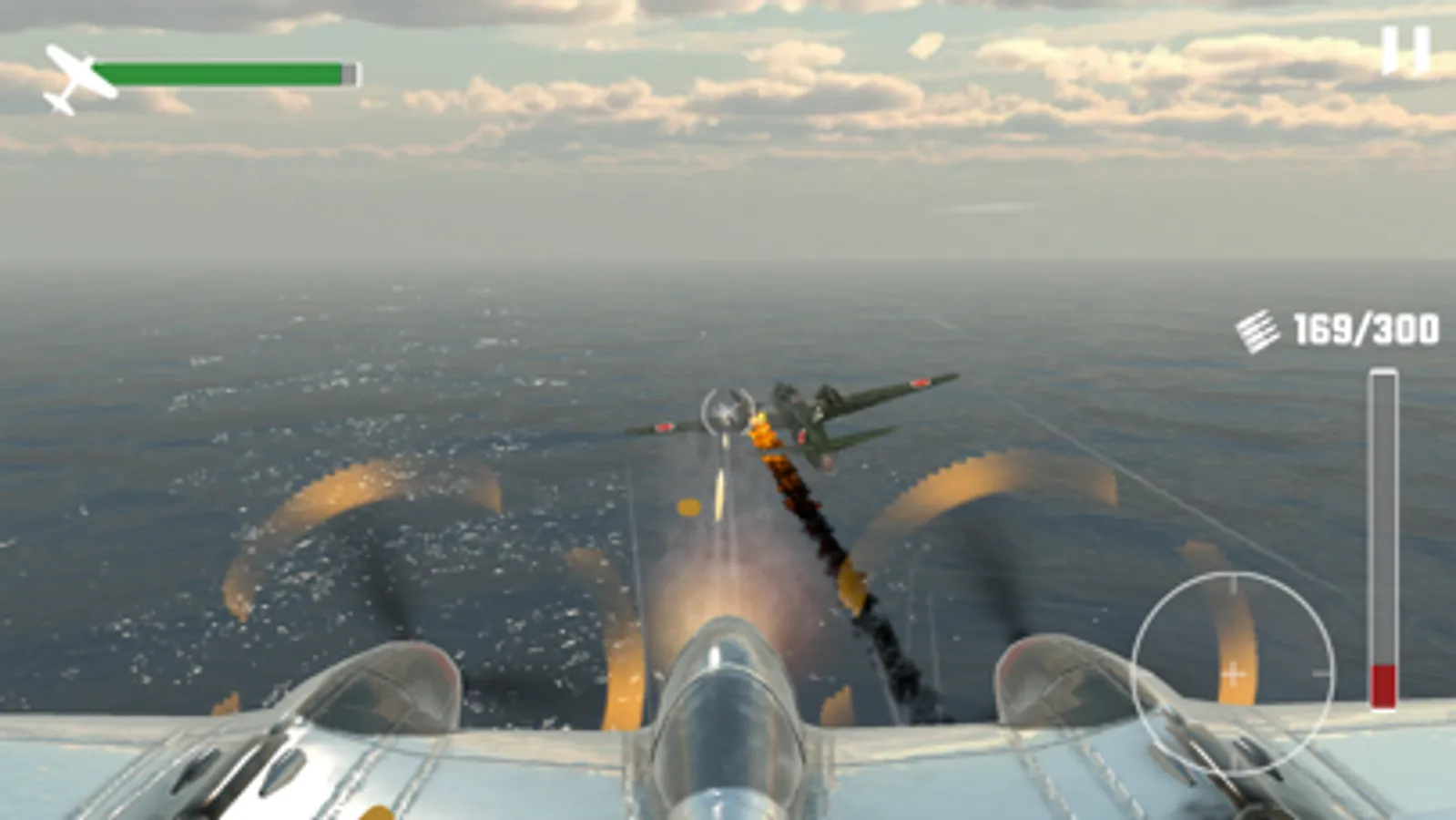Tap the stacked bullets ammo icon

point(1259,330)
